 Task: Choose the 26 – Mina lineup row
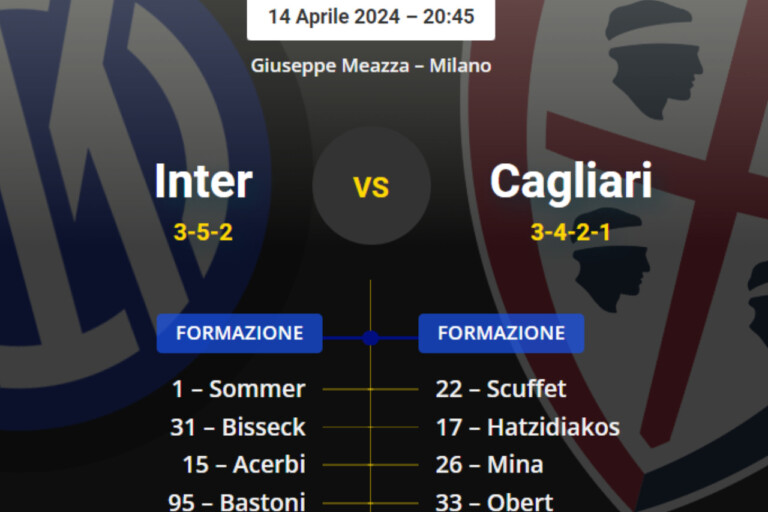pyautogui.click(x=489, y=465)
